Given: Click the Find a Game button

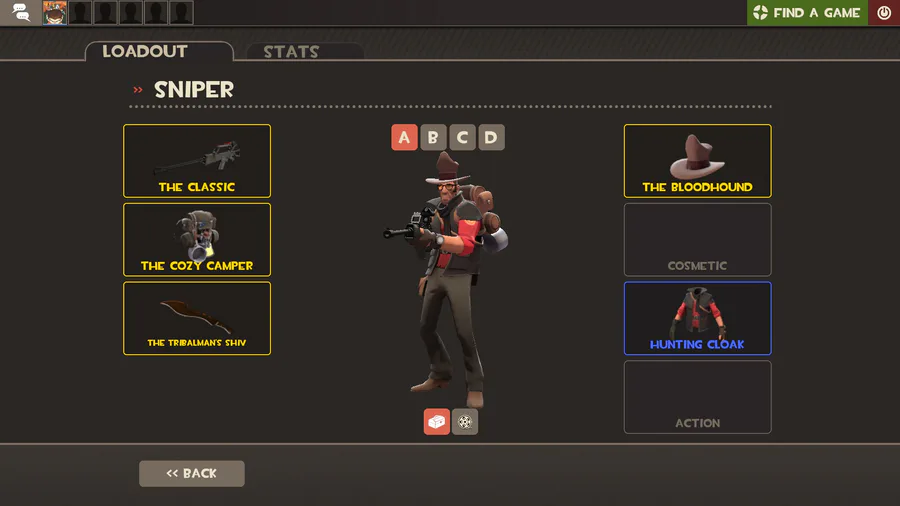Looking at the screenshot, I should pos(807,13).
